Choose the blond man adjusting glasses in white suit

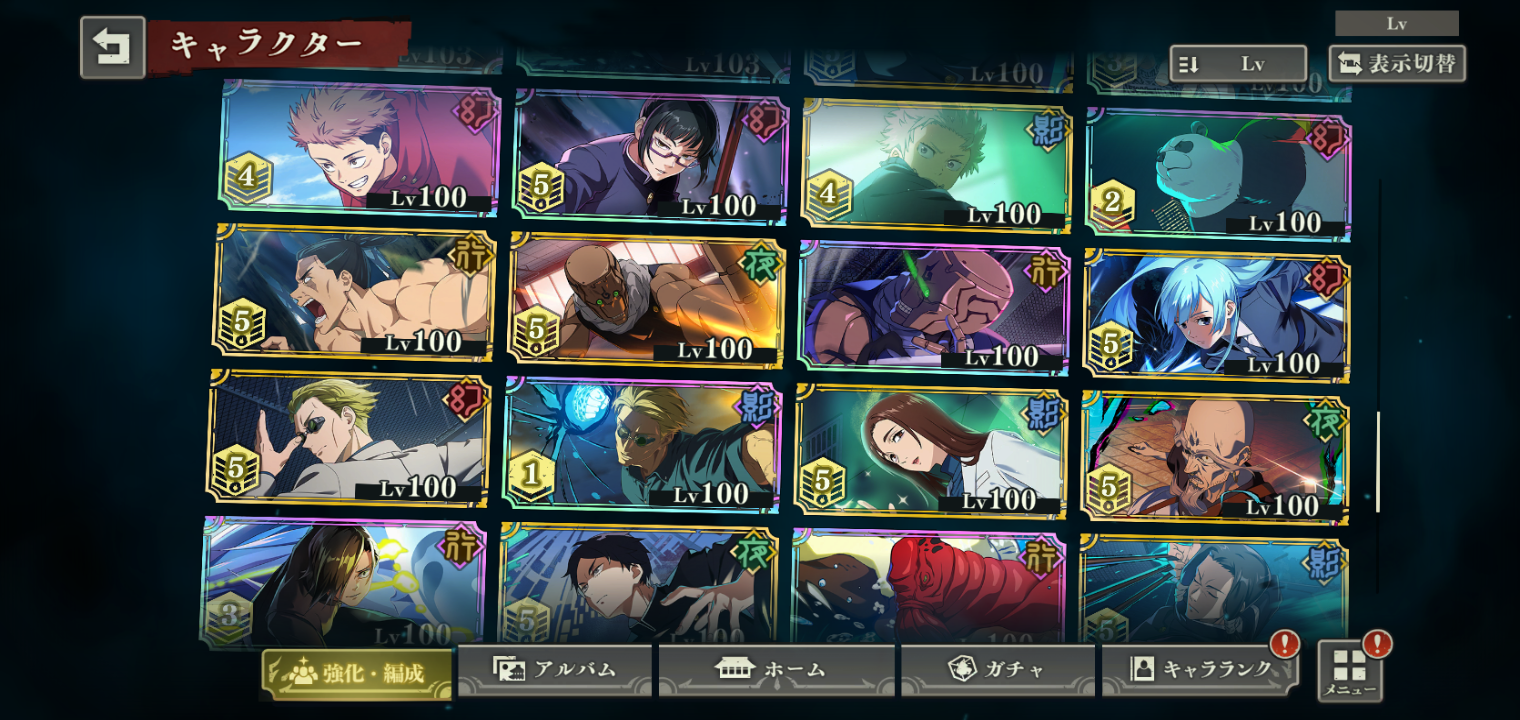coord(348,437)
